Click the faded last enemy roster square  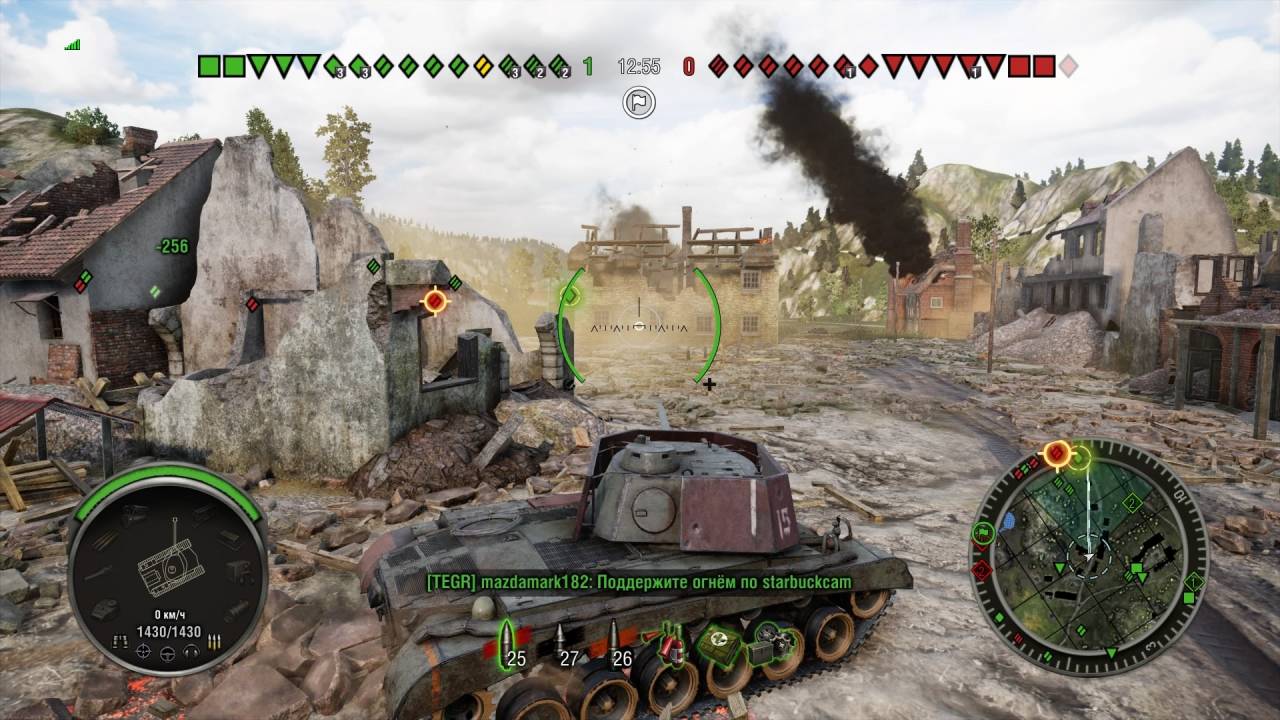tap(1068, 66)
